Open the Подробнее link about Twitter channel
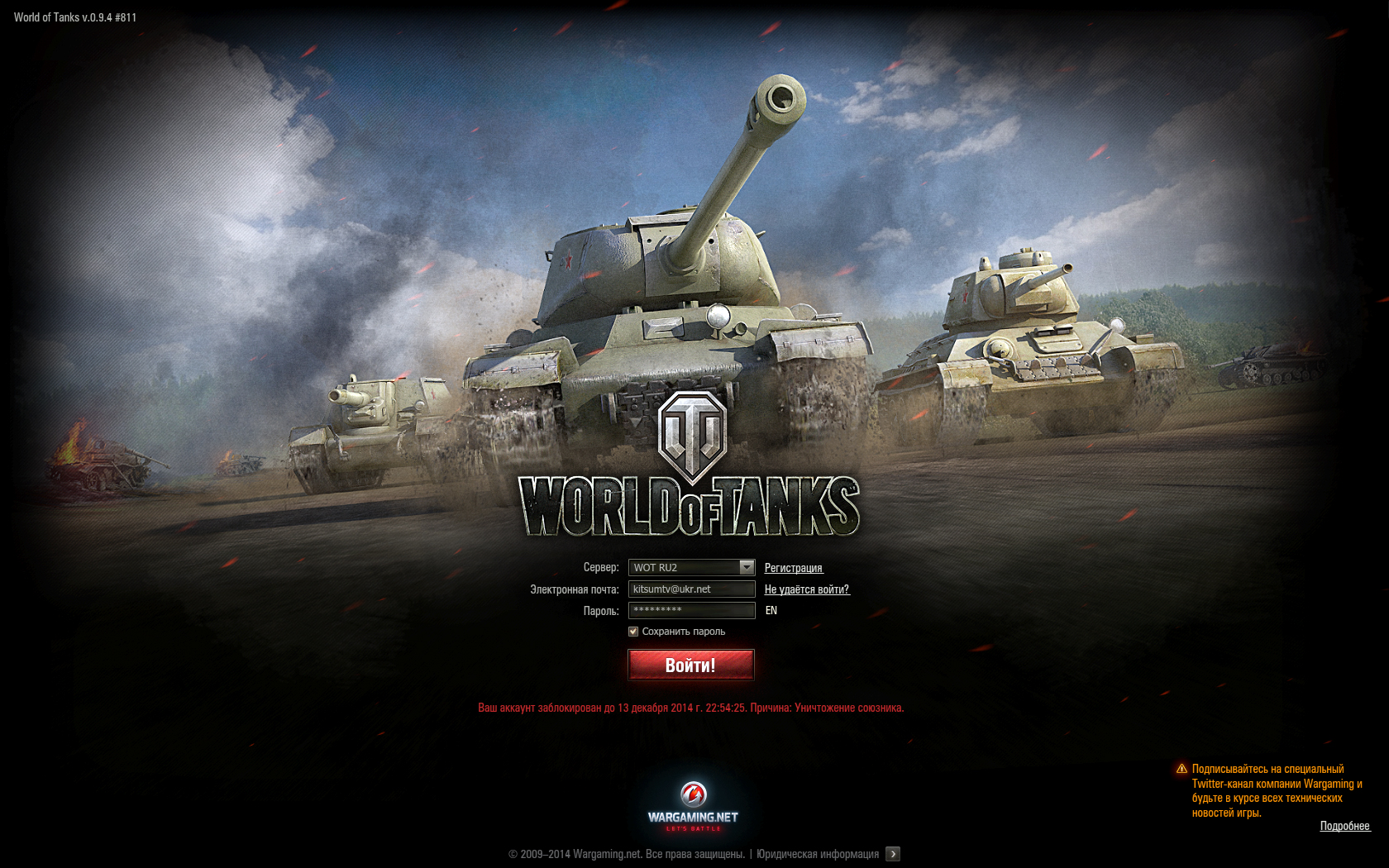 click(x=1344, y=826)
